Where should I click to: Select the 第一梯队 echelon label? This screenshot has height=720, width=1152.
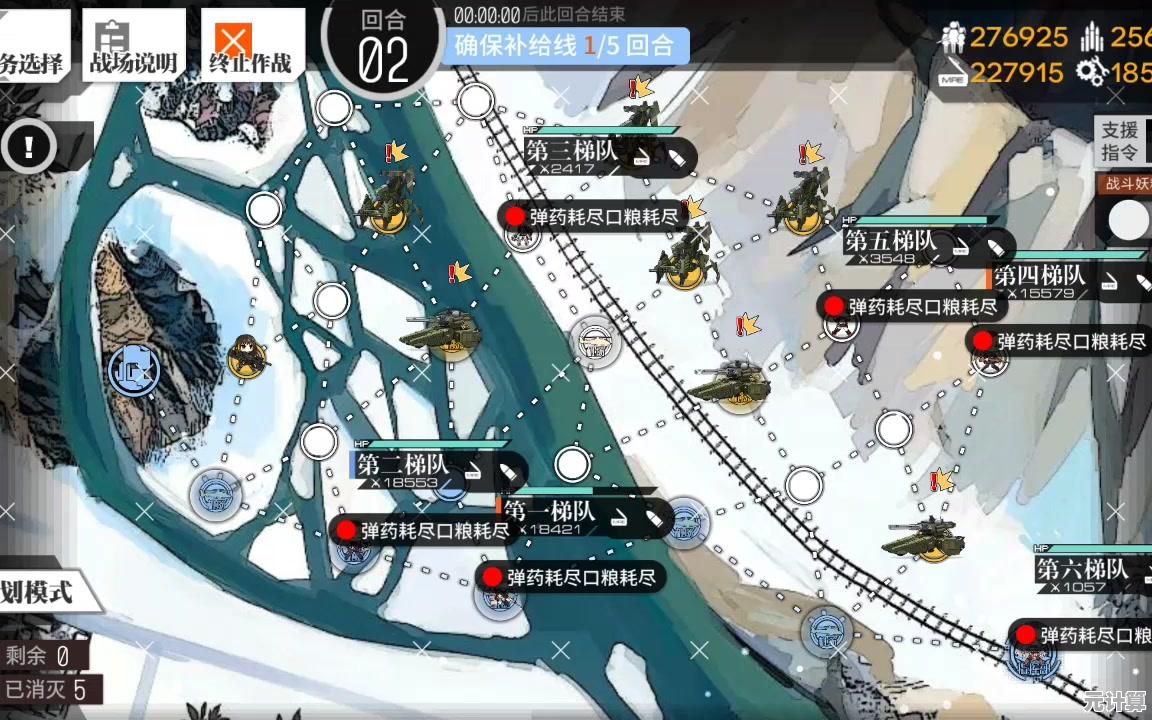point(550,512)
